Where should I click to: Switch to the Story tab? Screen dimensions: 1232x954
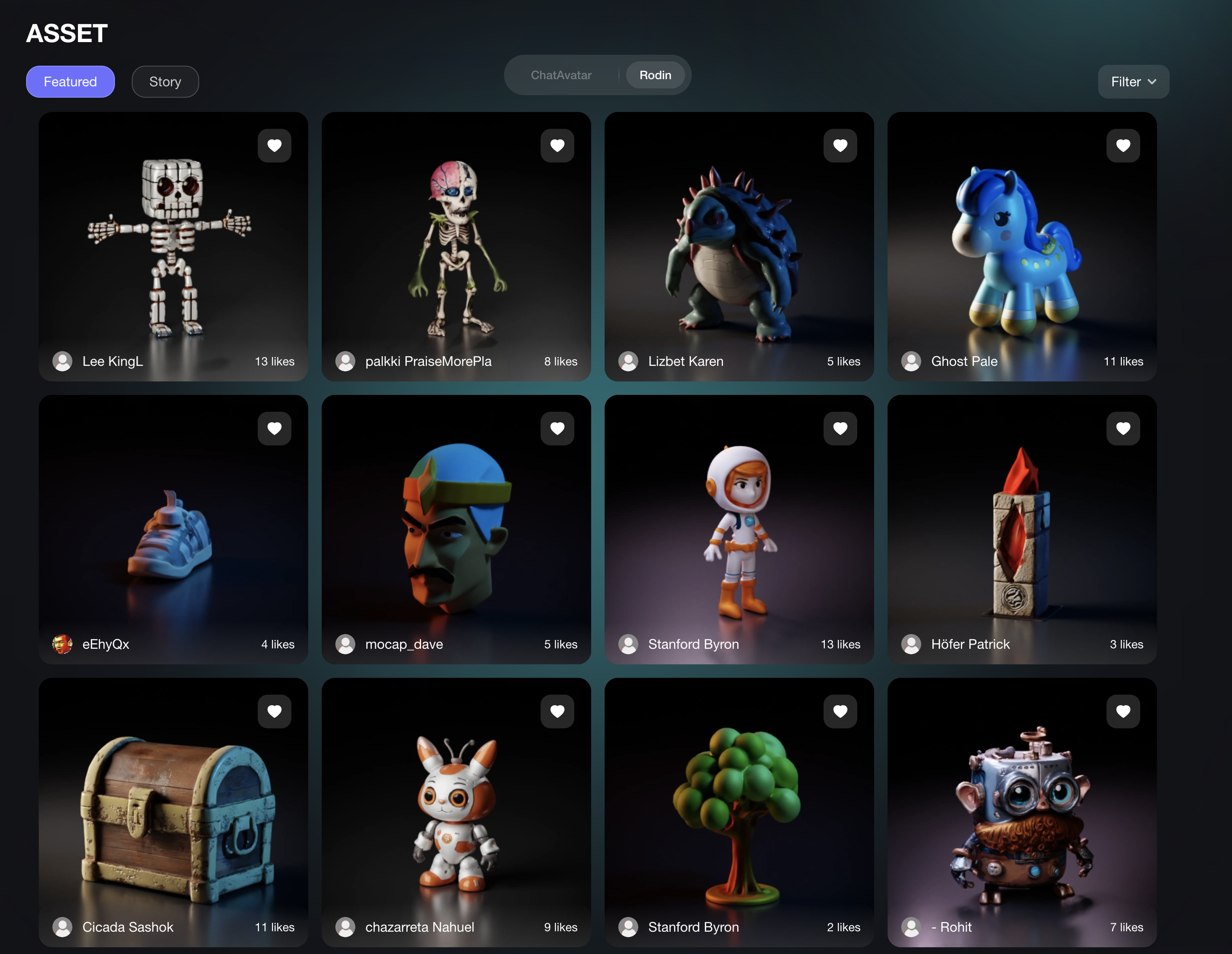(165, 82)
